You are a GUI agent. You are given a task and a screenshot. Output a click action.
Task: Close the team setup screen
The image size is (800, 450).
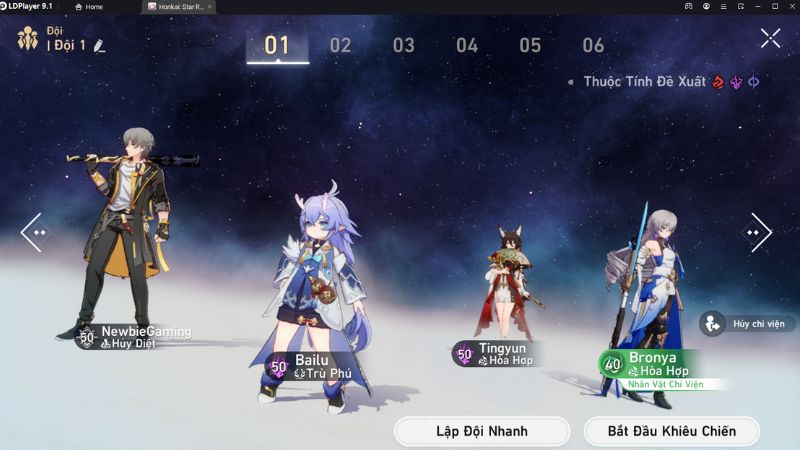pyautogui.click(x=770, y=38)
